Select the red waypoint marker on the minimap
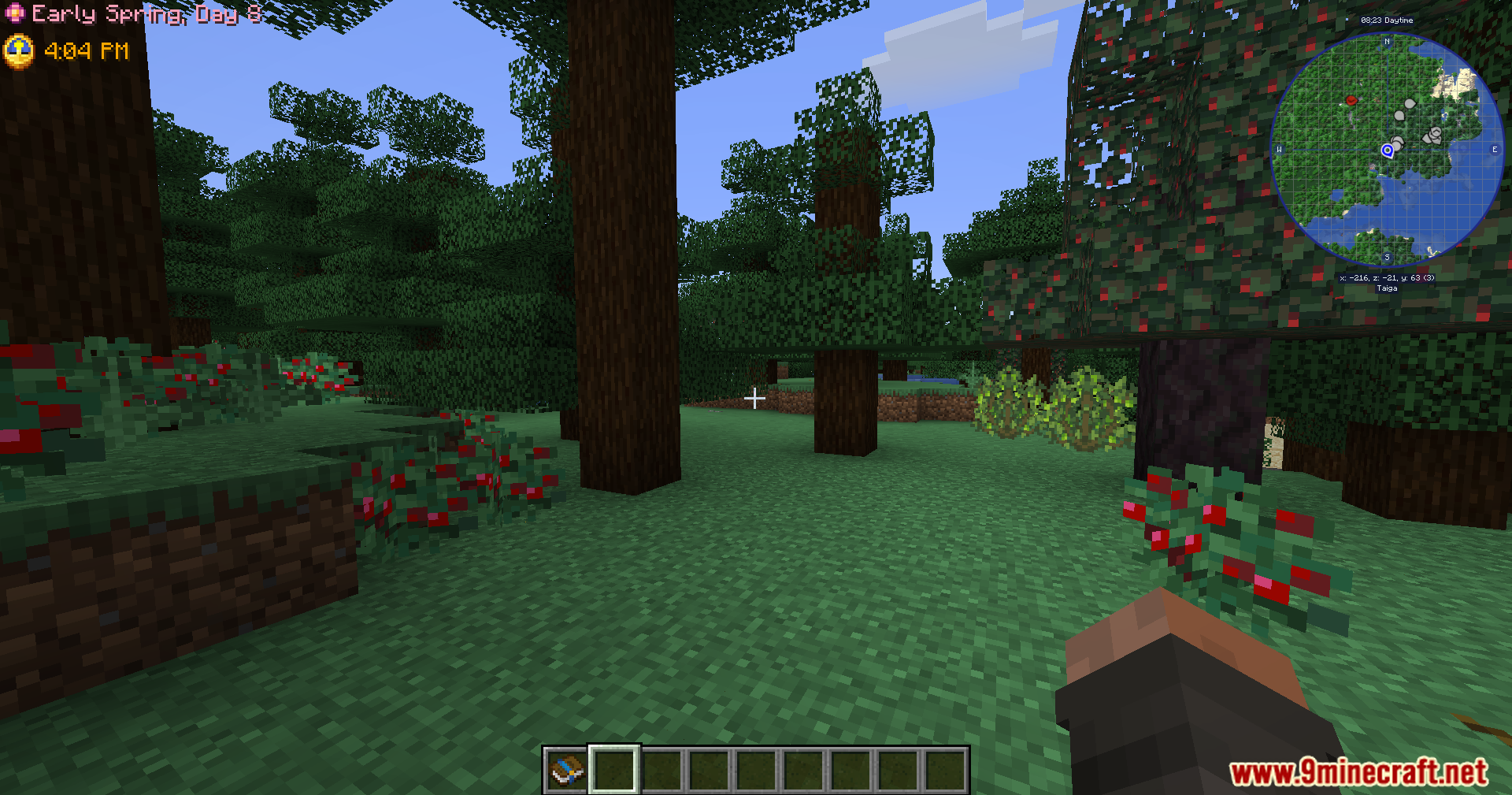The height and width of the screenshot is (795, 1512). tap(1352, 101)
